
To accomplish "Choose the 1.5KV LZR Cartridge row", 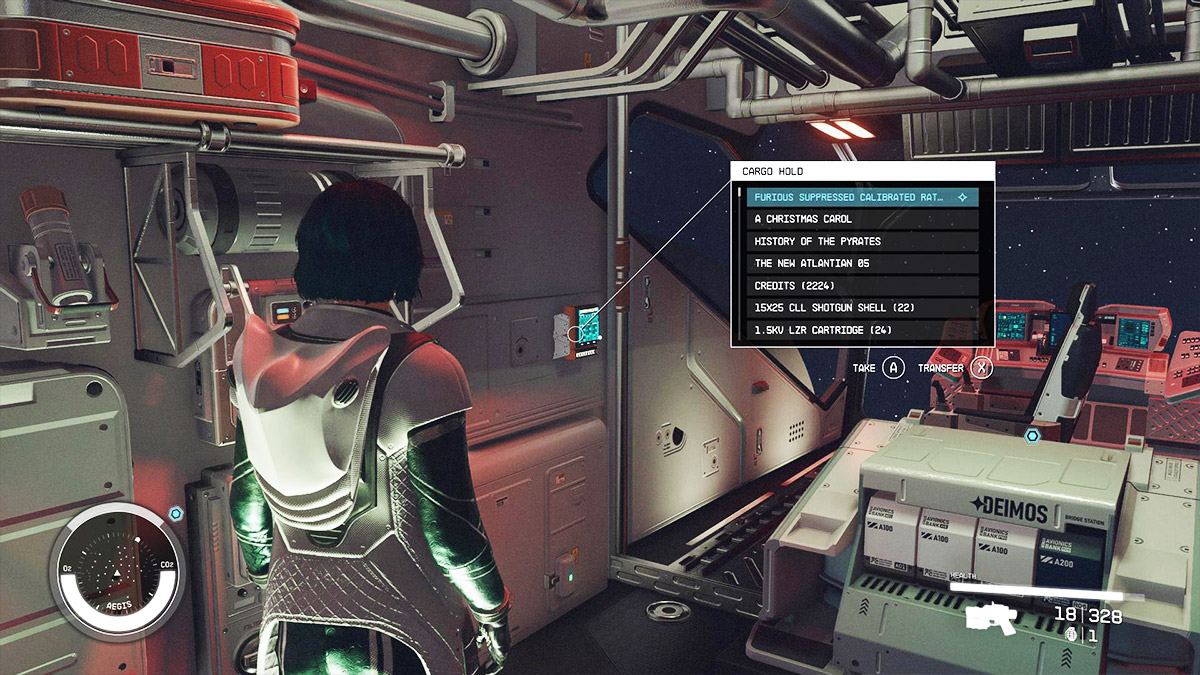I will coord(861,330).
